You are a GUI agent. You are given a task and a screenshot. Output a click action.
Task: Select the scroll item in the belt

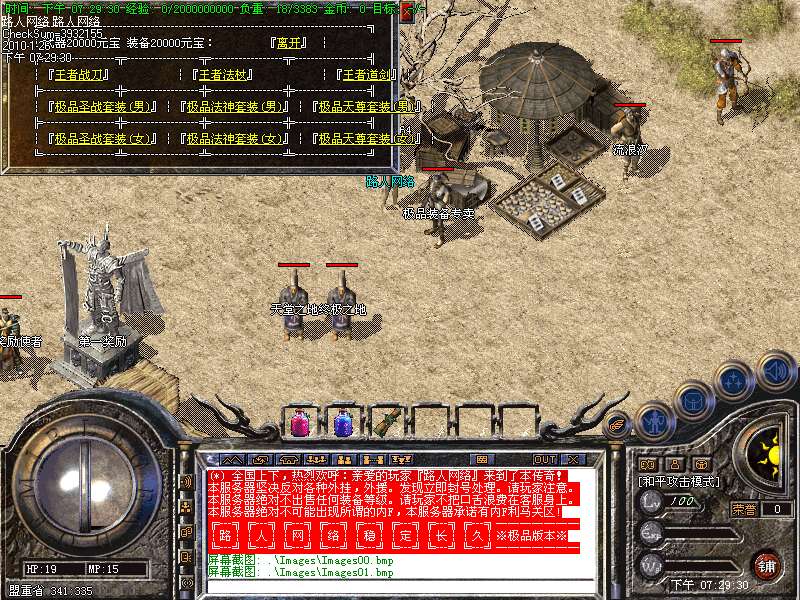coord(386,422)
